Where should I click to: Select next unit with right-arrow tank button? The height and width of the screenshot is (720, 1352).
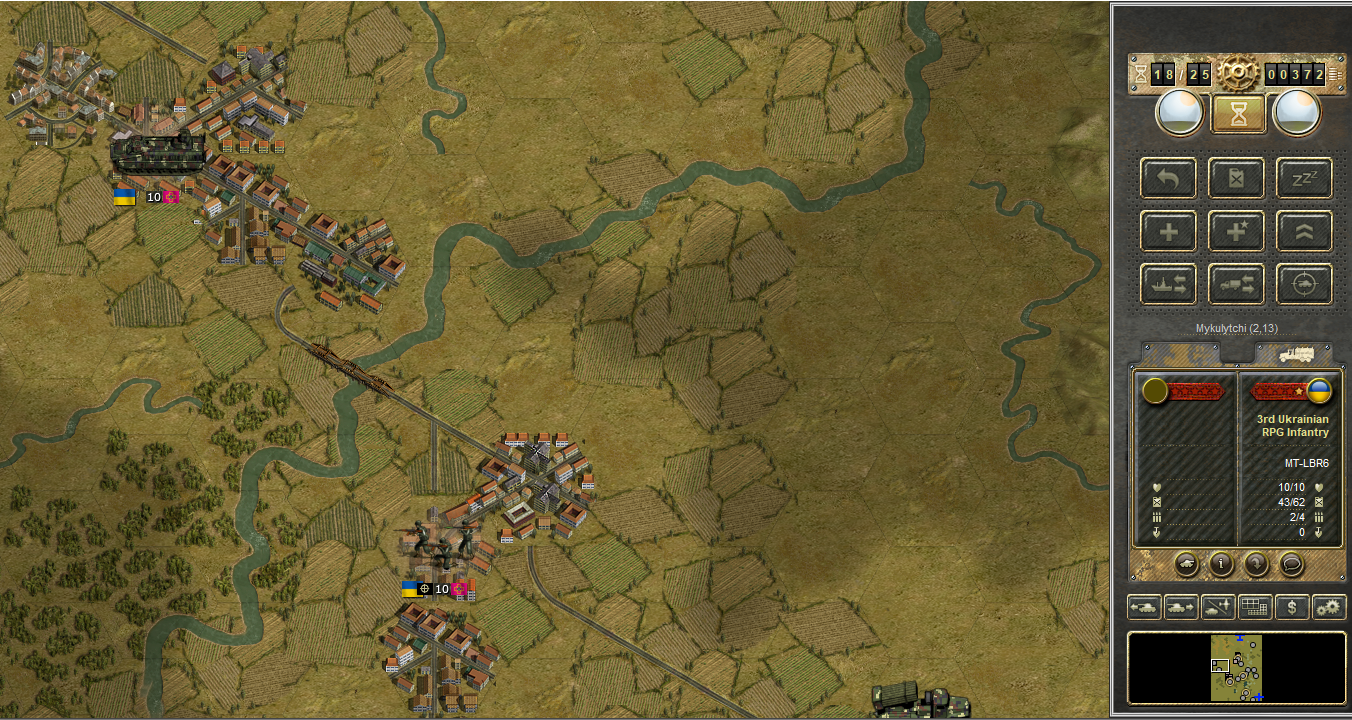(1181, 606)
